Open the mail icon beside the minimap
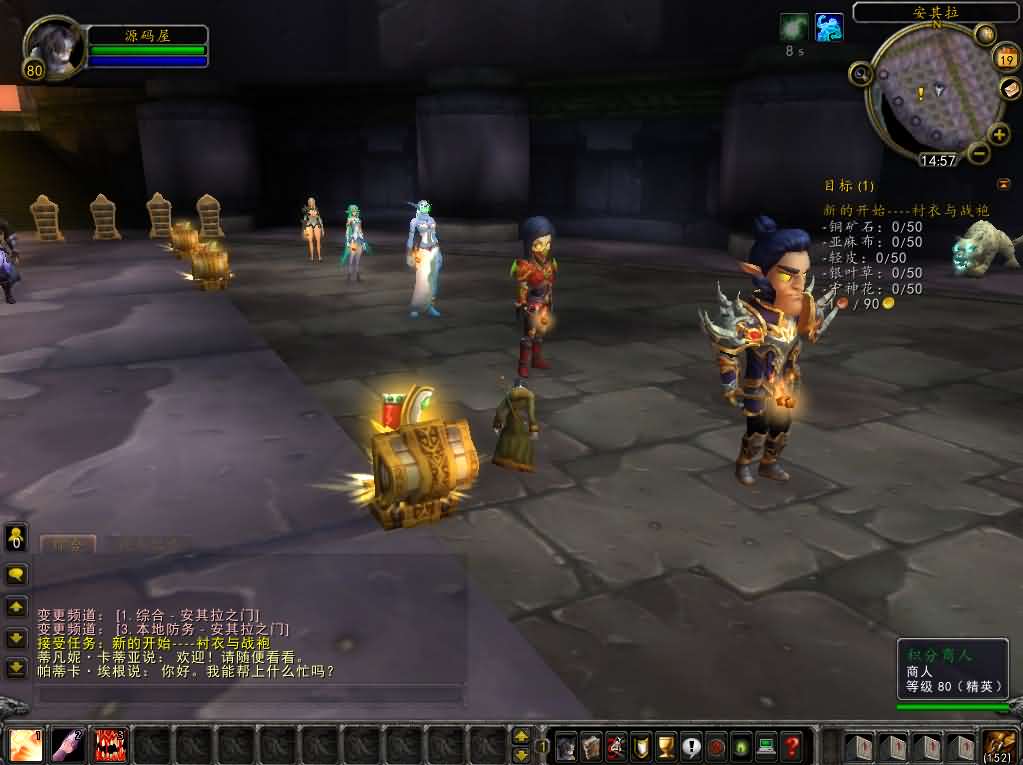 1011,89
